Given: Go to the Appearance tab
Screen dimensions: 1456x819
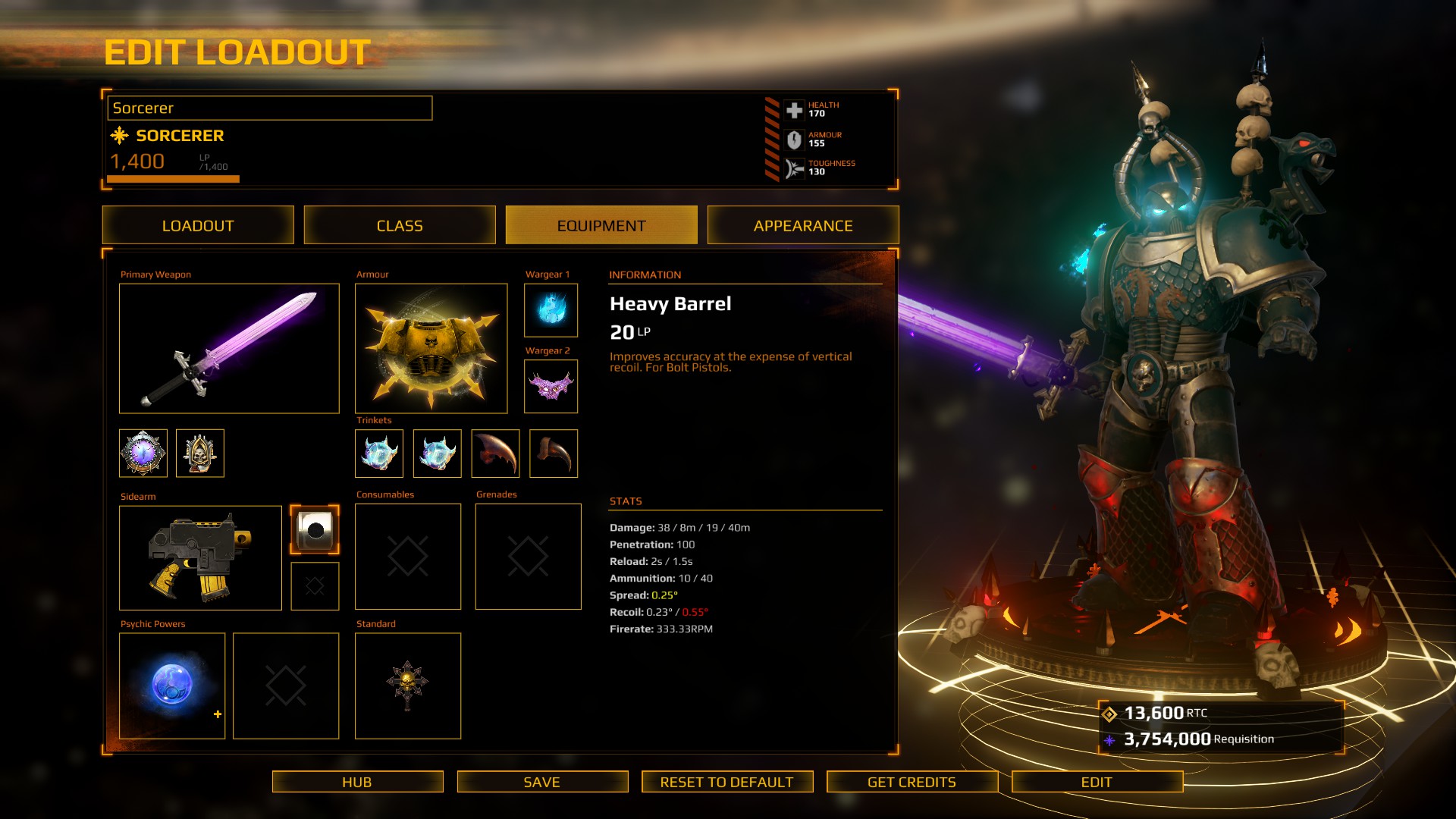Looking at the screenshot, I should tap(803, 225).
